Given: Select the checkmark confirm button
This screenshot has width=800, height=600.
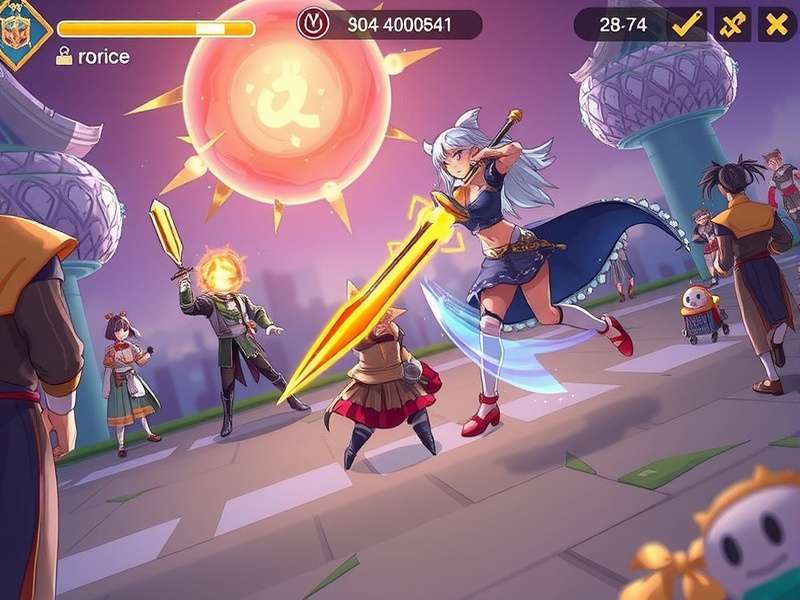Looking at the screenshot, I should point(686,25).
